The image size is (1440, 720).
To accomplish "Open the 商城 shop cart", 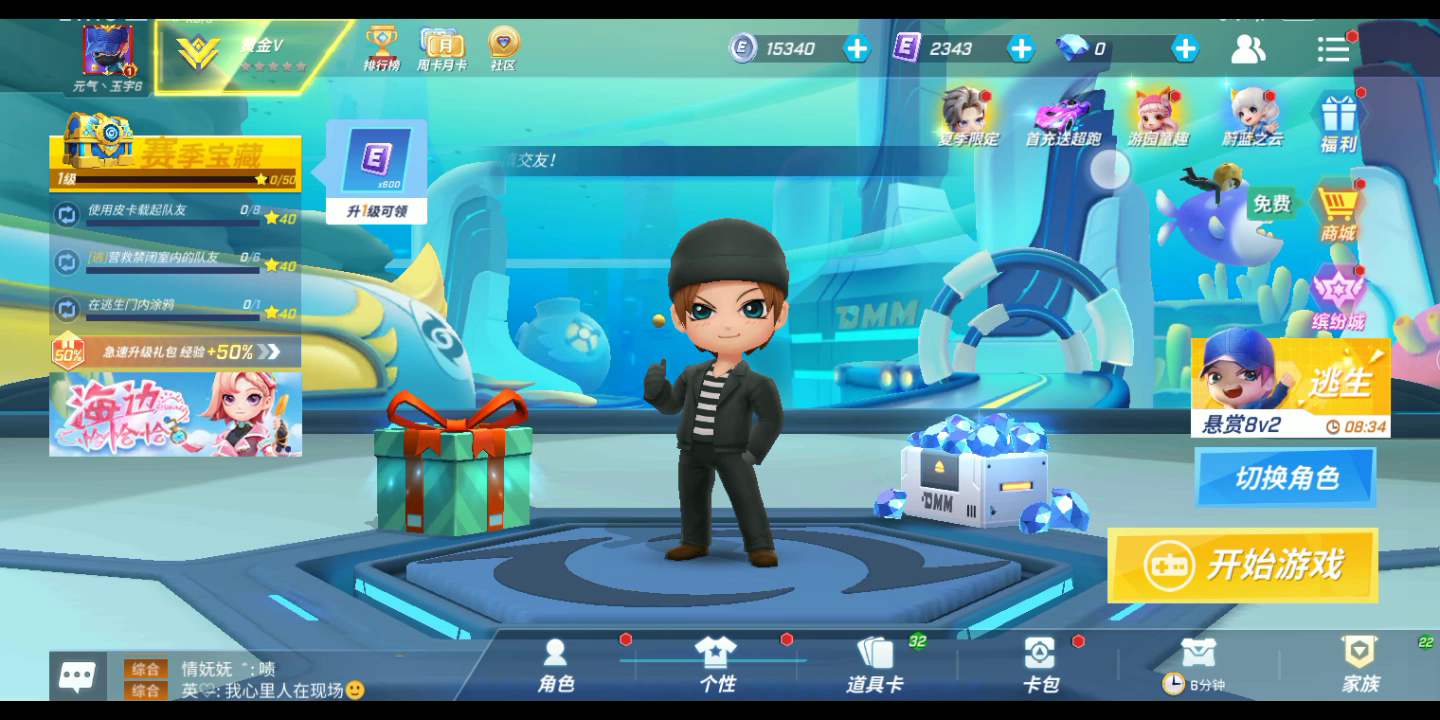I will pos(1338,212).
